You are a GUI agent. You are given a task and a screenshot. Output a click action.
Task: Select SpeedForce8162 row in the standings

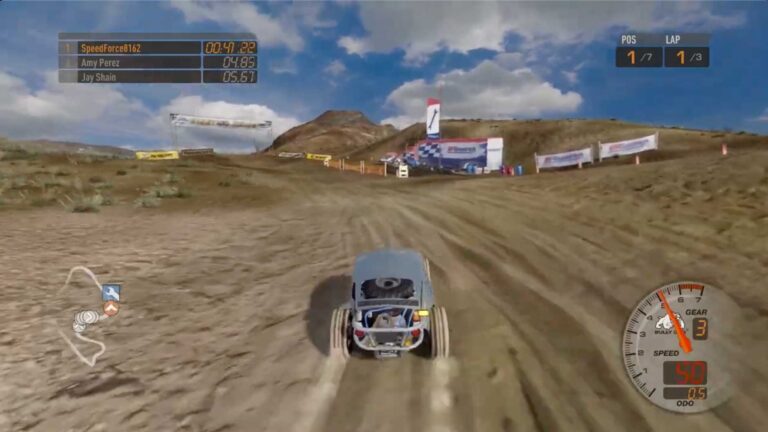157,47
